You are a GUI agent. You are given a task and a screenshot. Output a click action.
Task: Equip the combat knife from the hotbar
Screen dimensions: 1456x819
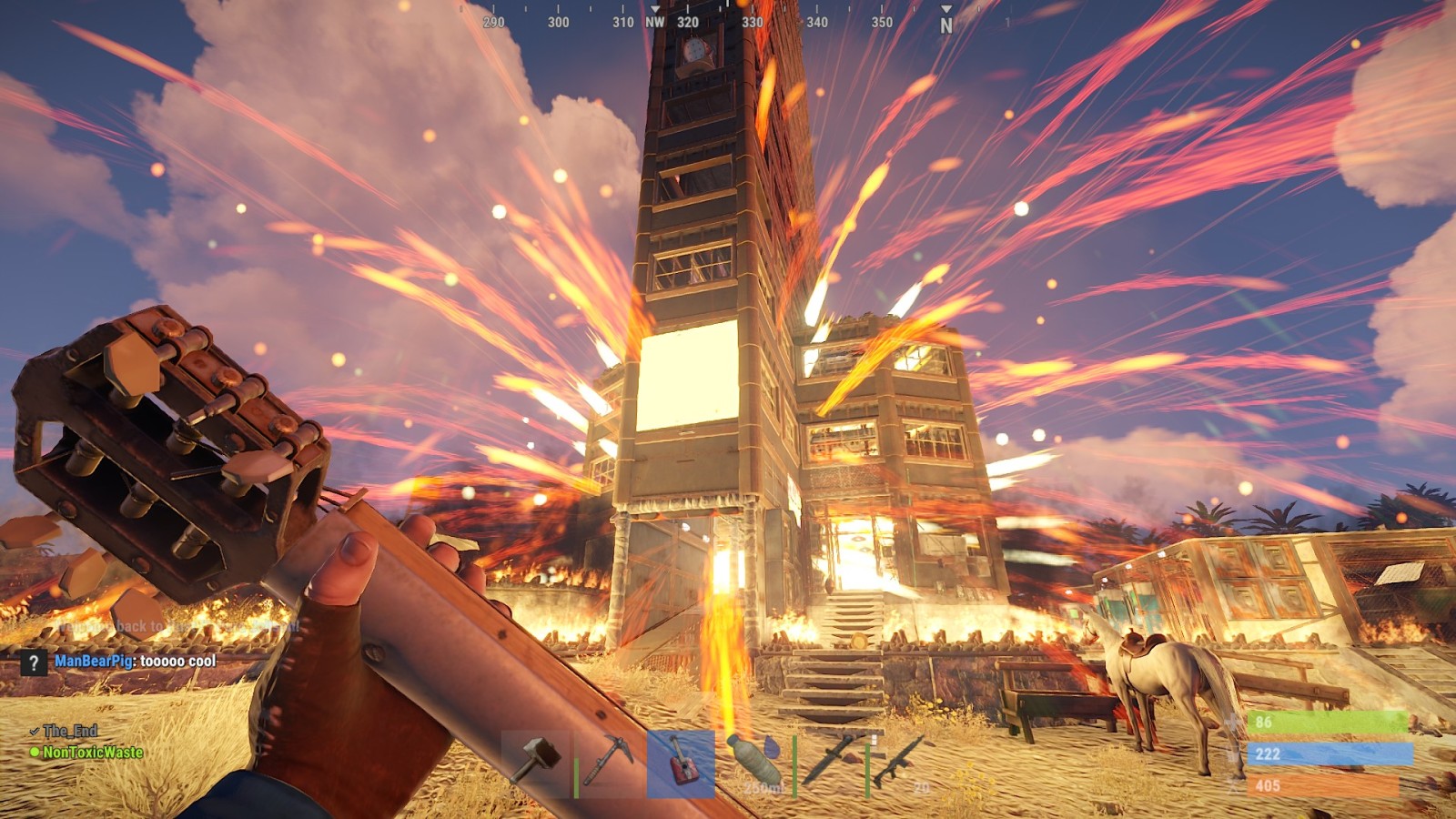tap(828, 763)
